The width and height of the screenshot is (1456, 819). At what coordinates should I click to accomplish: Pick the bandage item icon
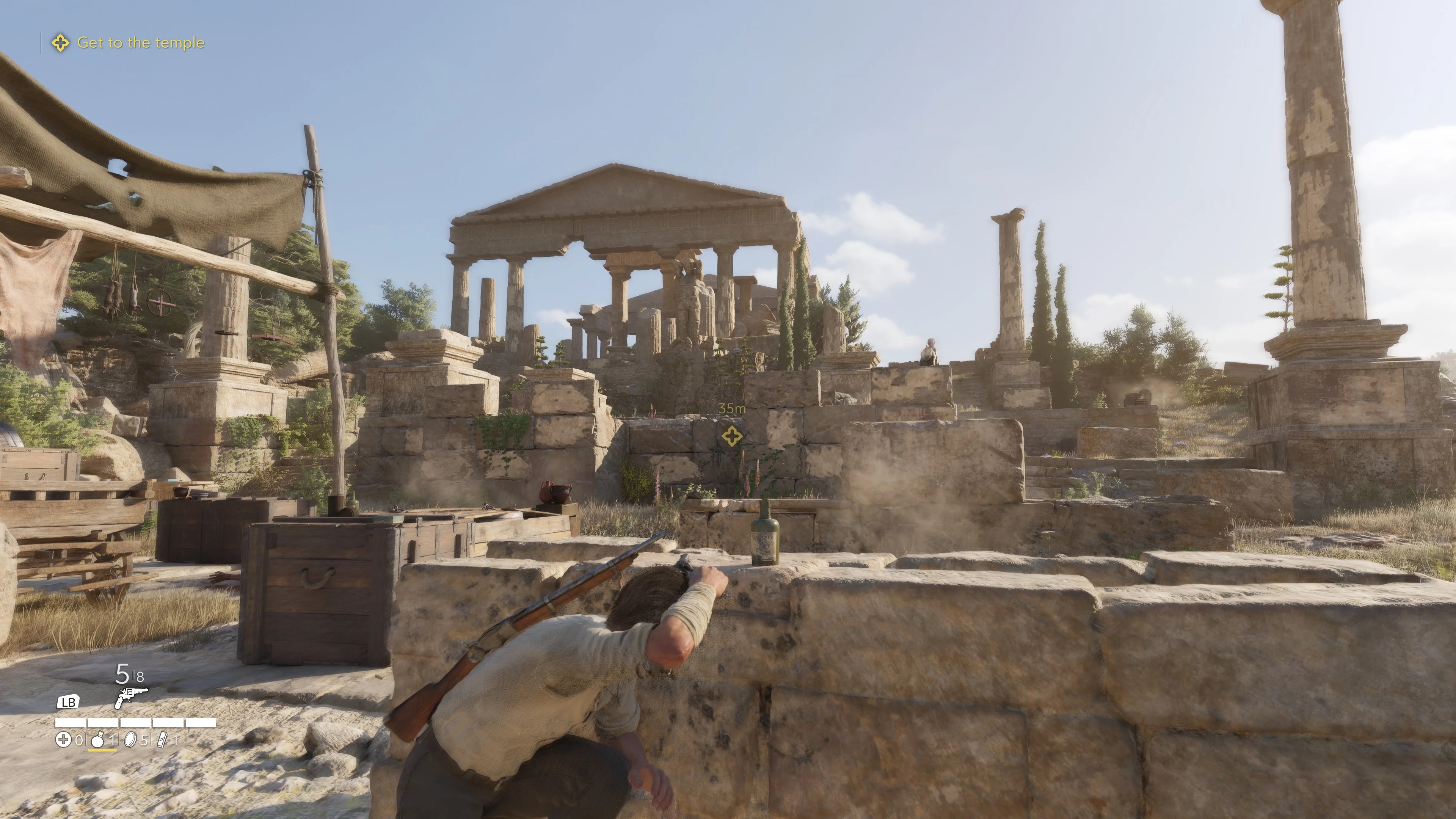[162, 739]
